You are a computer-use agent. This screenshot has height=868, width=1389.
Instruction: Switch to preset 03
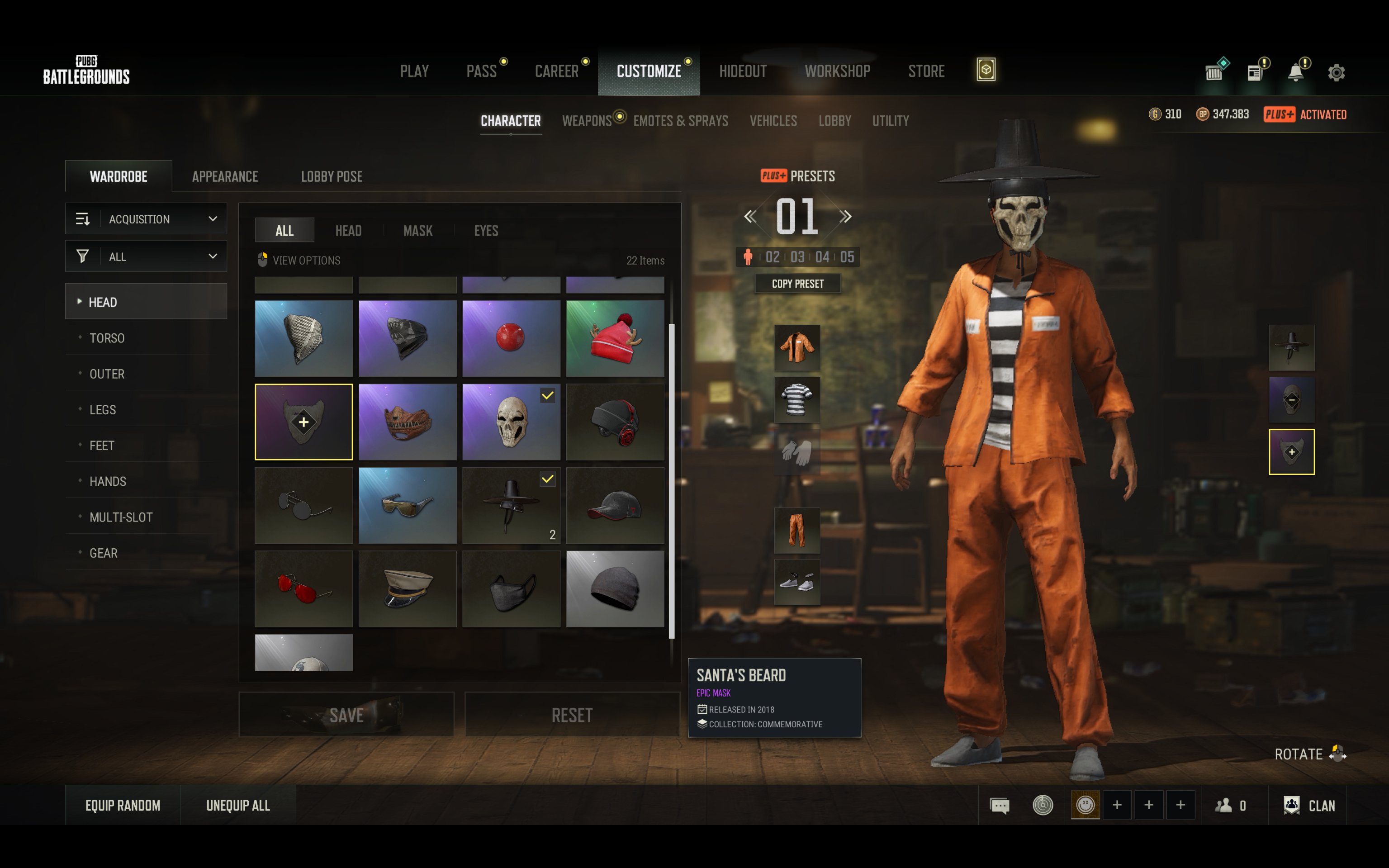pyautogui.click(x=797, y=257)
